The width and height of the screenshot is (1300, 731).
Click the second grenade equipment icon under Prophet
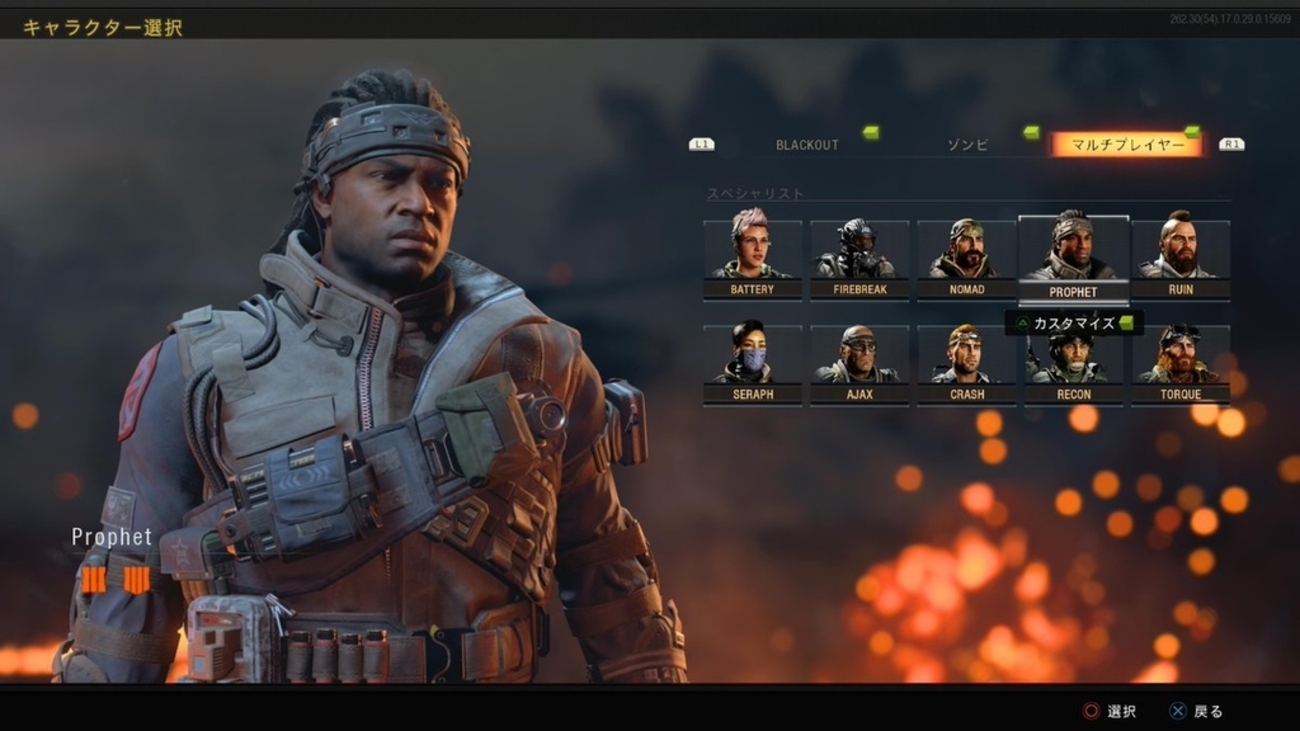138,578
